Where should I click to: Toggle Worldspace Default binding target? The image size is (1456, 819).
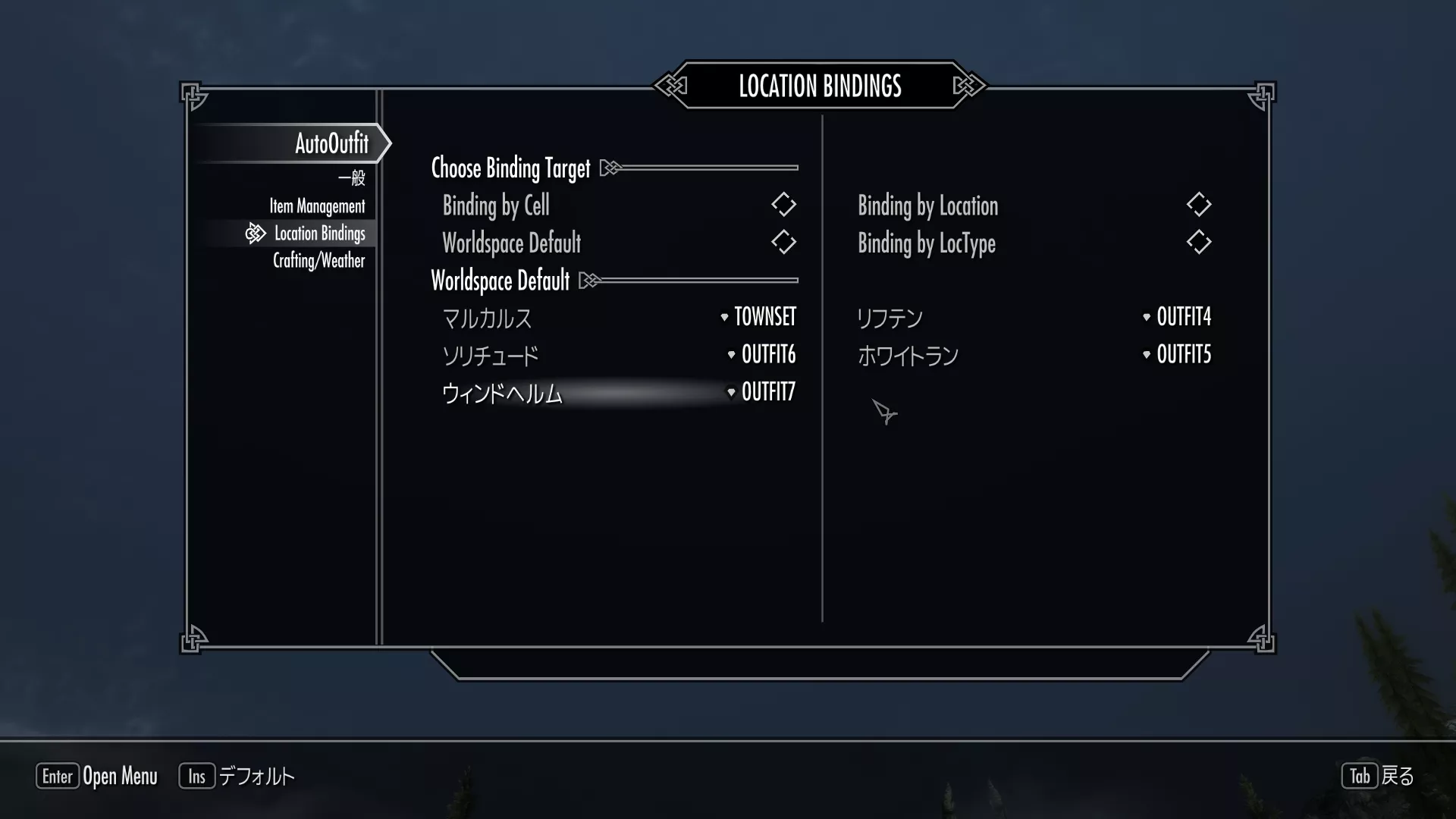click(x=783, y=243)
